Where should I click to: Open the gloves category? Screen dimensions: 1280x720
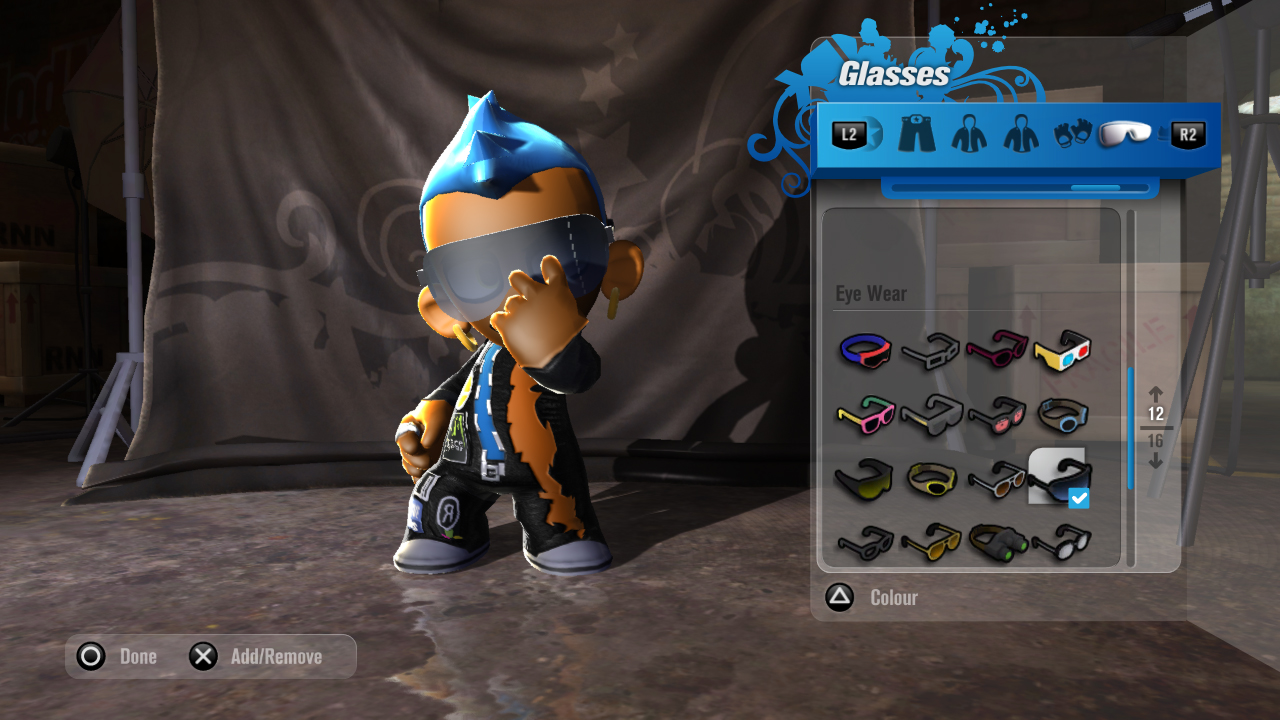(x=1072, y=135)
